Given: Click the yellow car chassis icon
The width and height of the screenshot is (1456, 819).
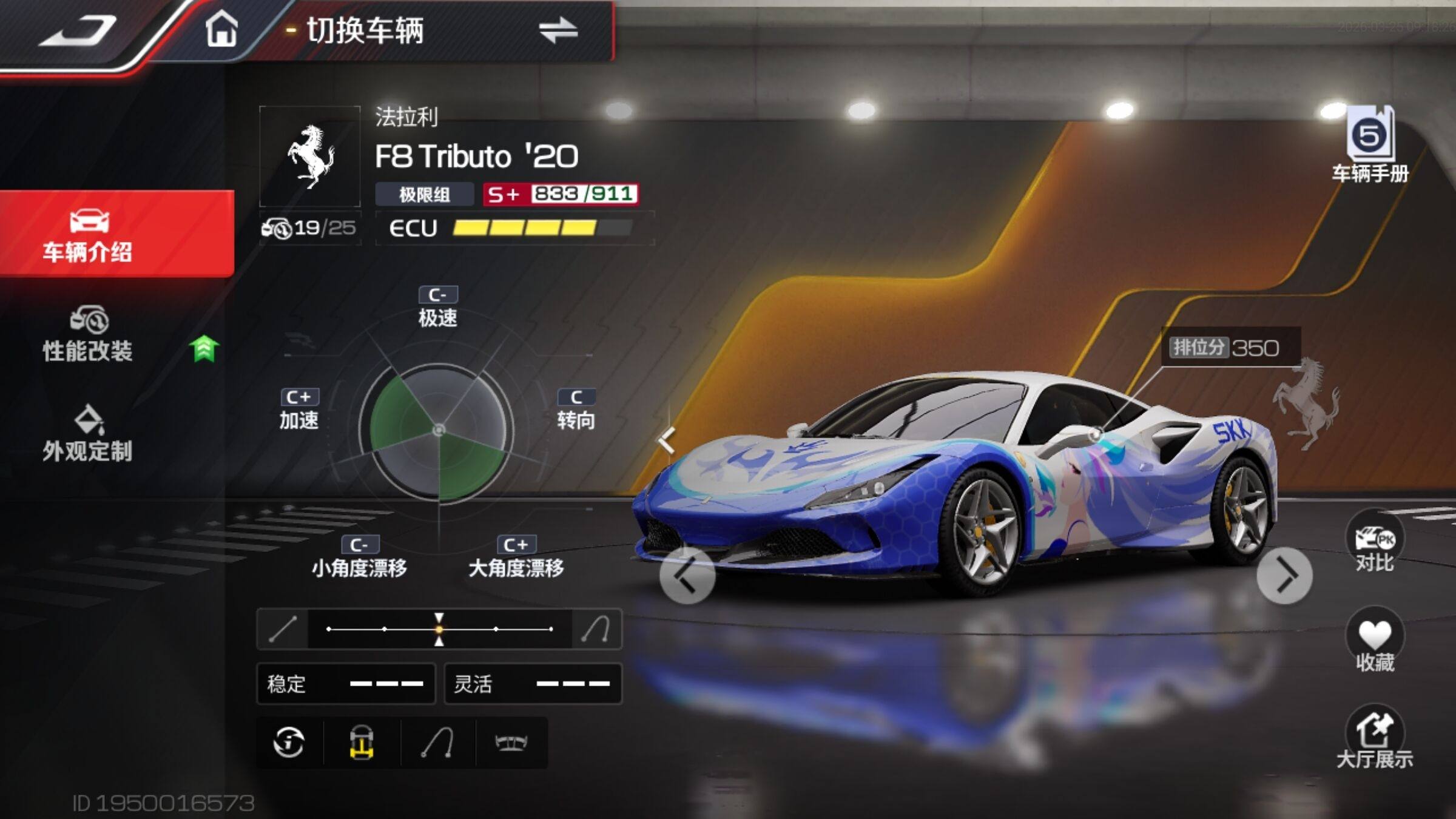Looking at the screenshot, I should point(362,743).
